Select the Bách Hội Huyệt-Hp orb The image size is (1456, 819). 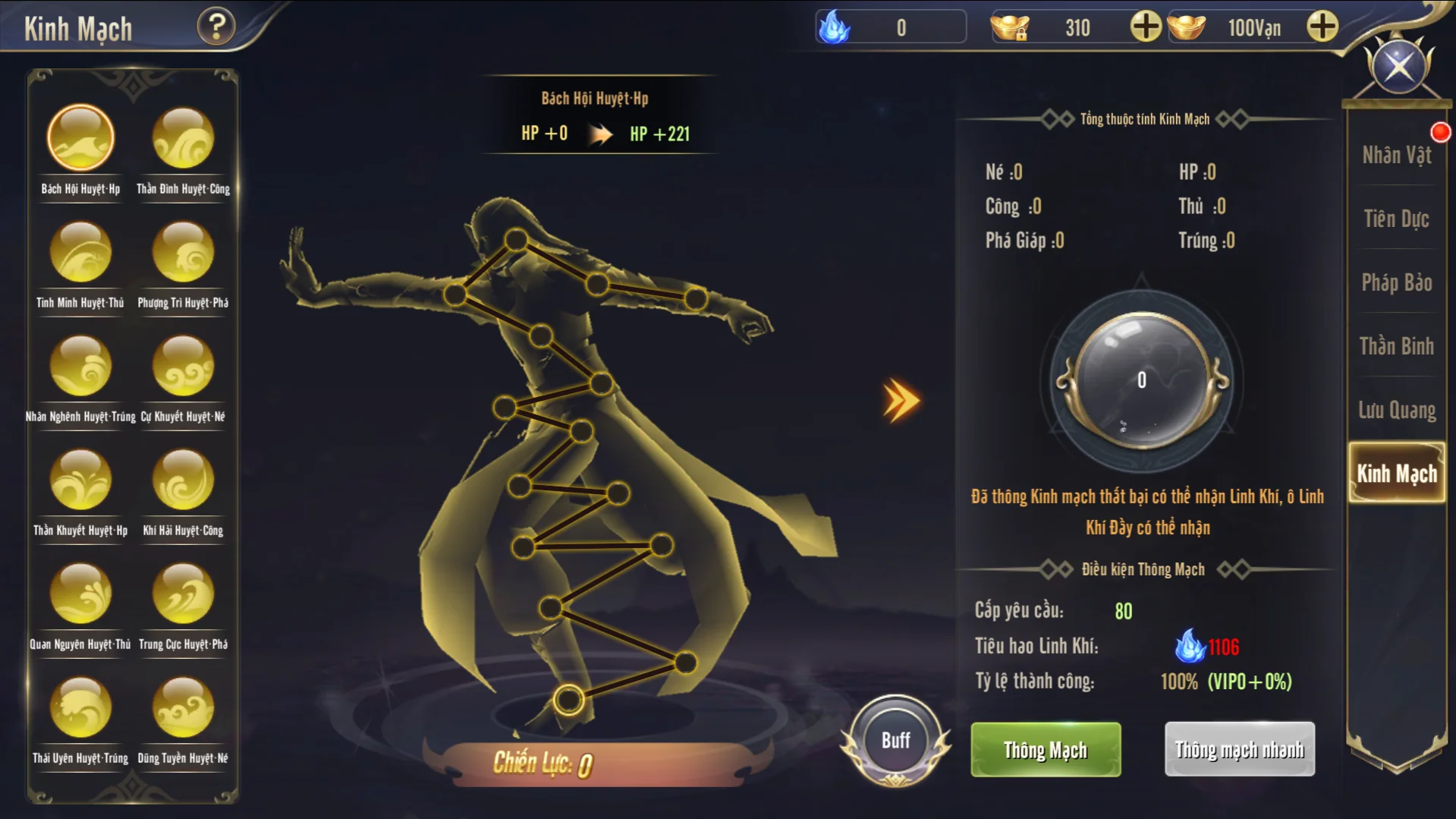pos(80,139)
